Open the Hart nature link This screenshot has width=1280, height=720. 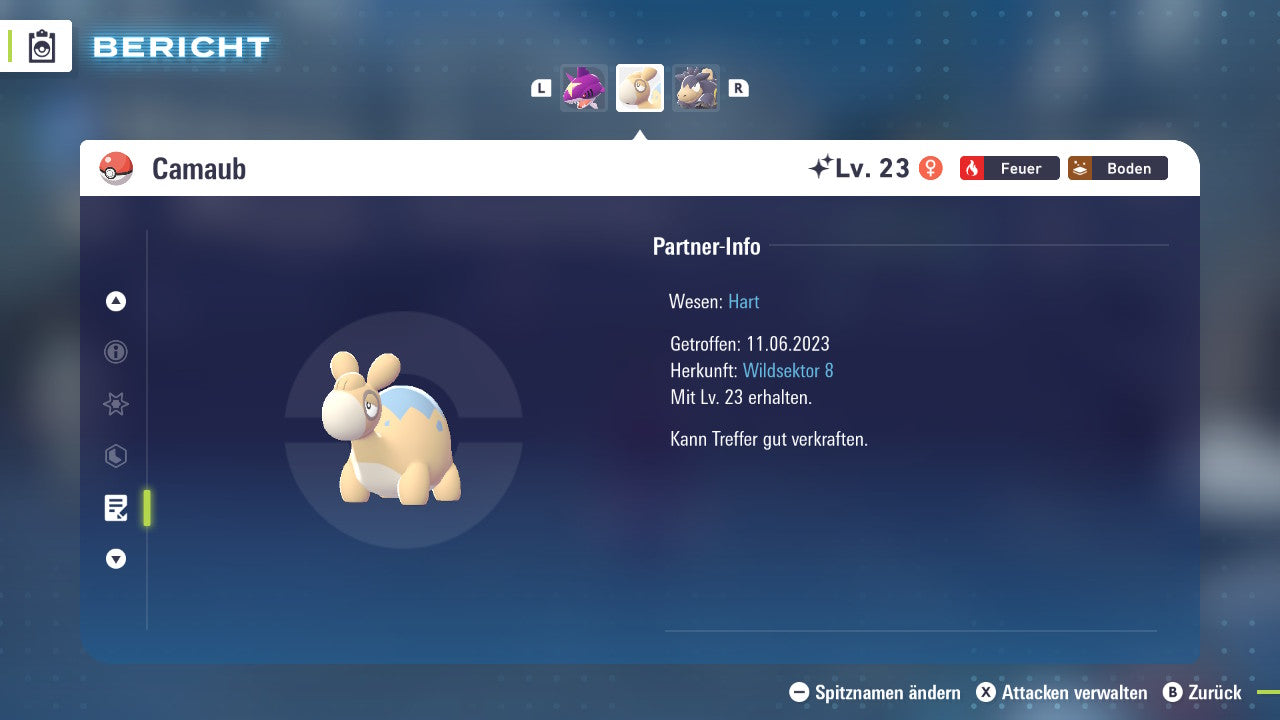743,301
